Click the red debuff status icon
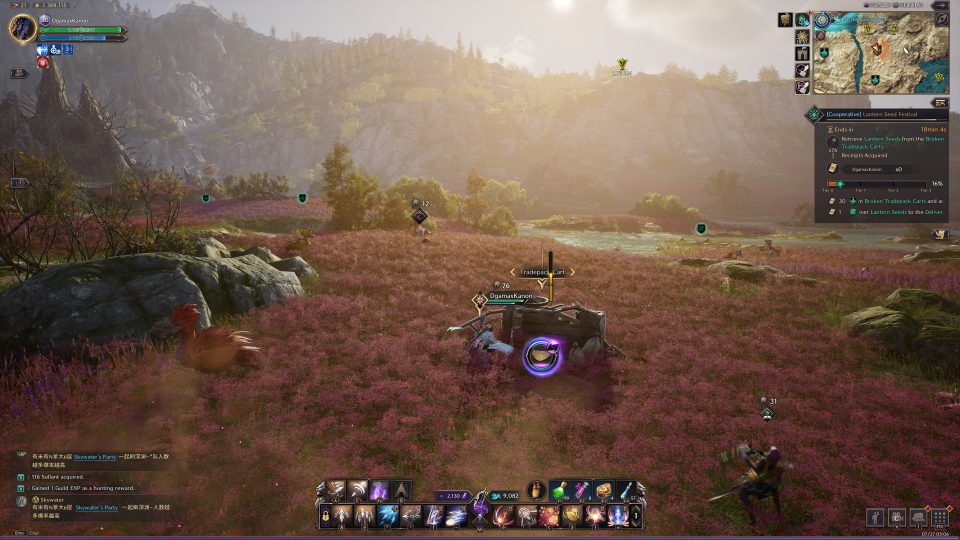 (x=43, y=62)
